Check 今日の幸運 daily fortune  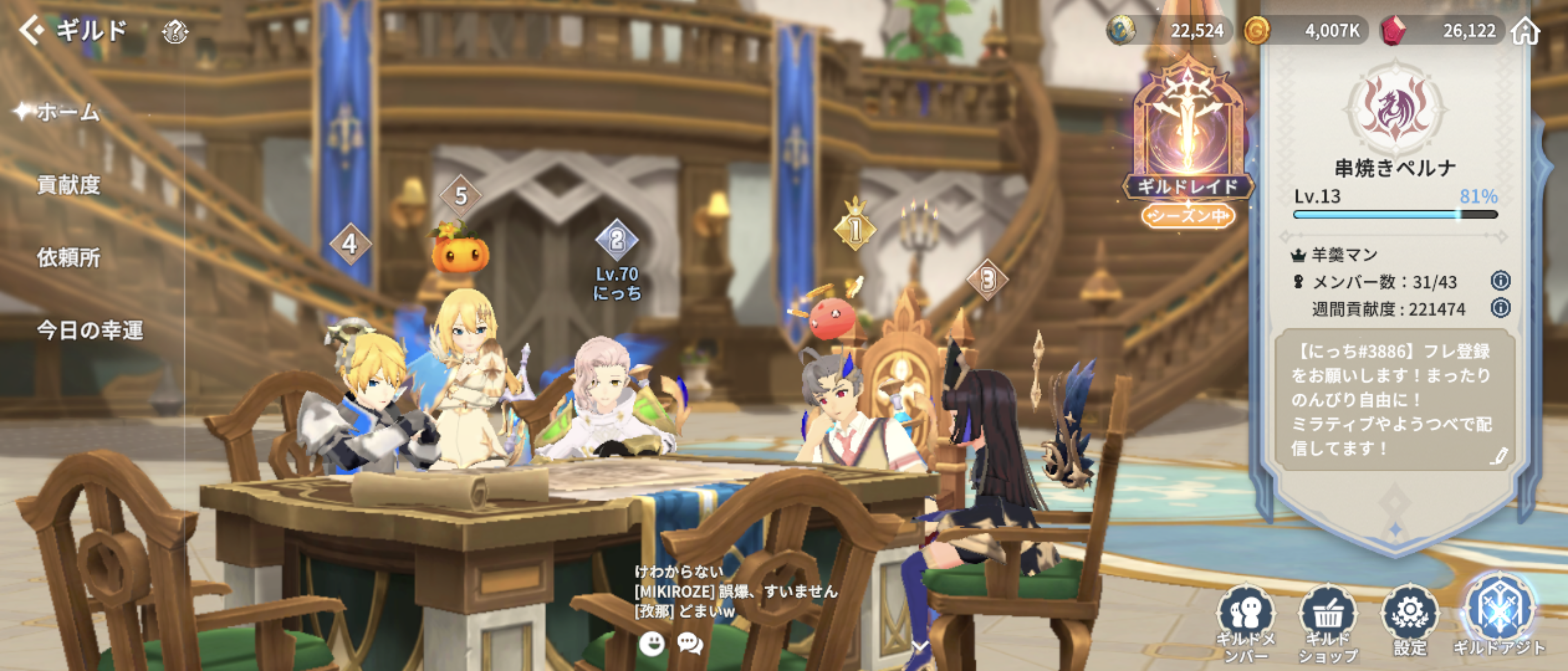tap(89, 330)
